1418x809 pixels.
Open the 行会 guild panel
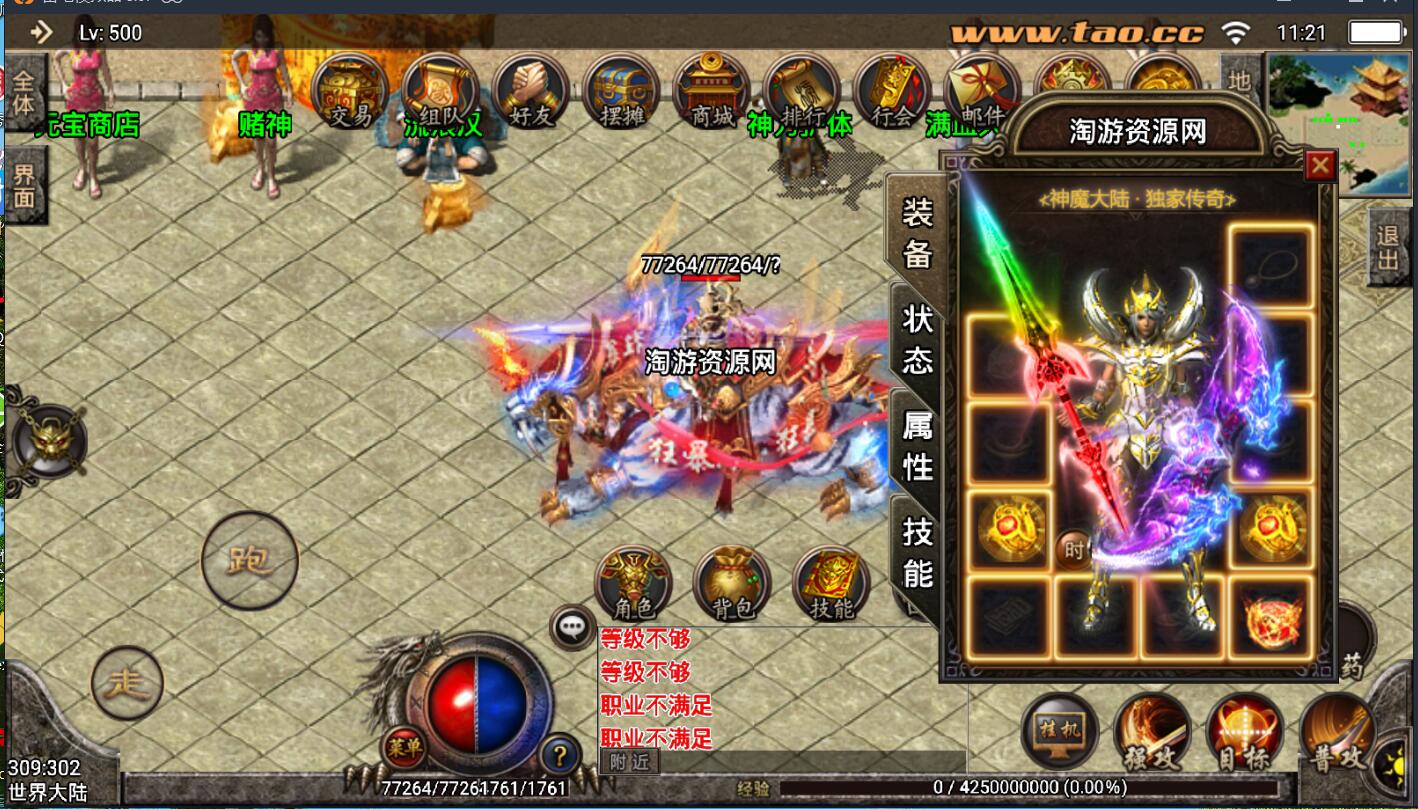pos(892,92)
